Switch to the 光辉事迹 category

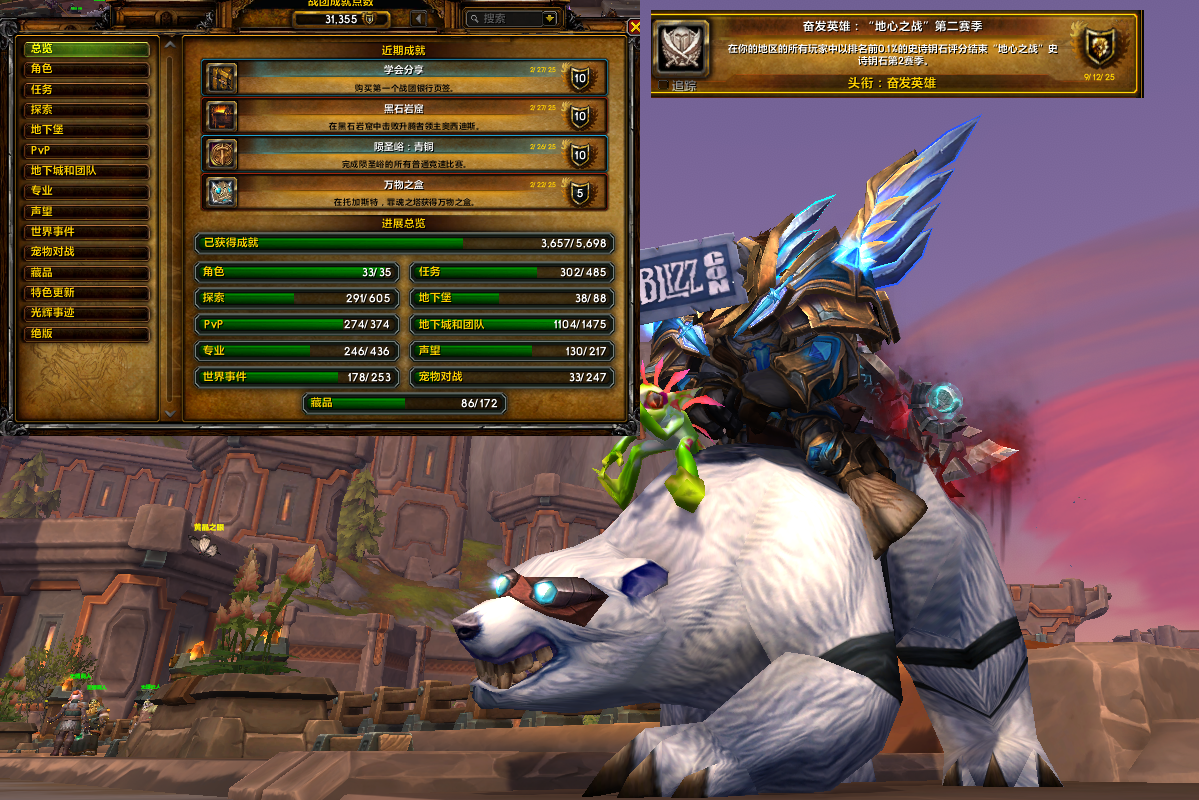click(x=86, y=313)
